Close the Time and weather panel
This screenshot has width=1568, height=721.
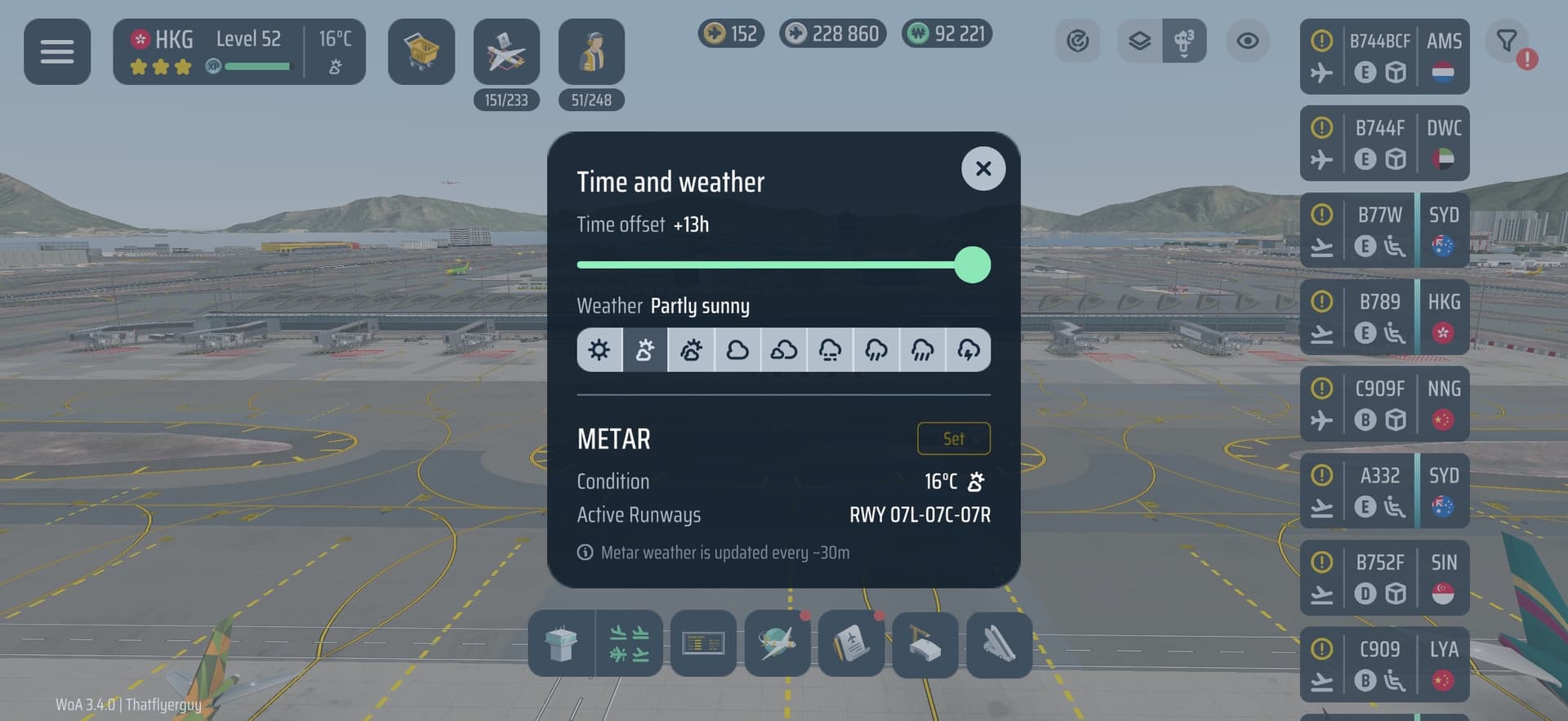[983, 169]
